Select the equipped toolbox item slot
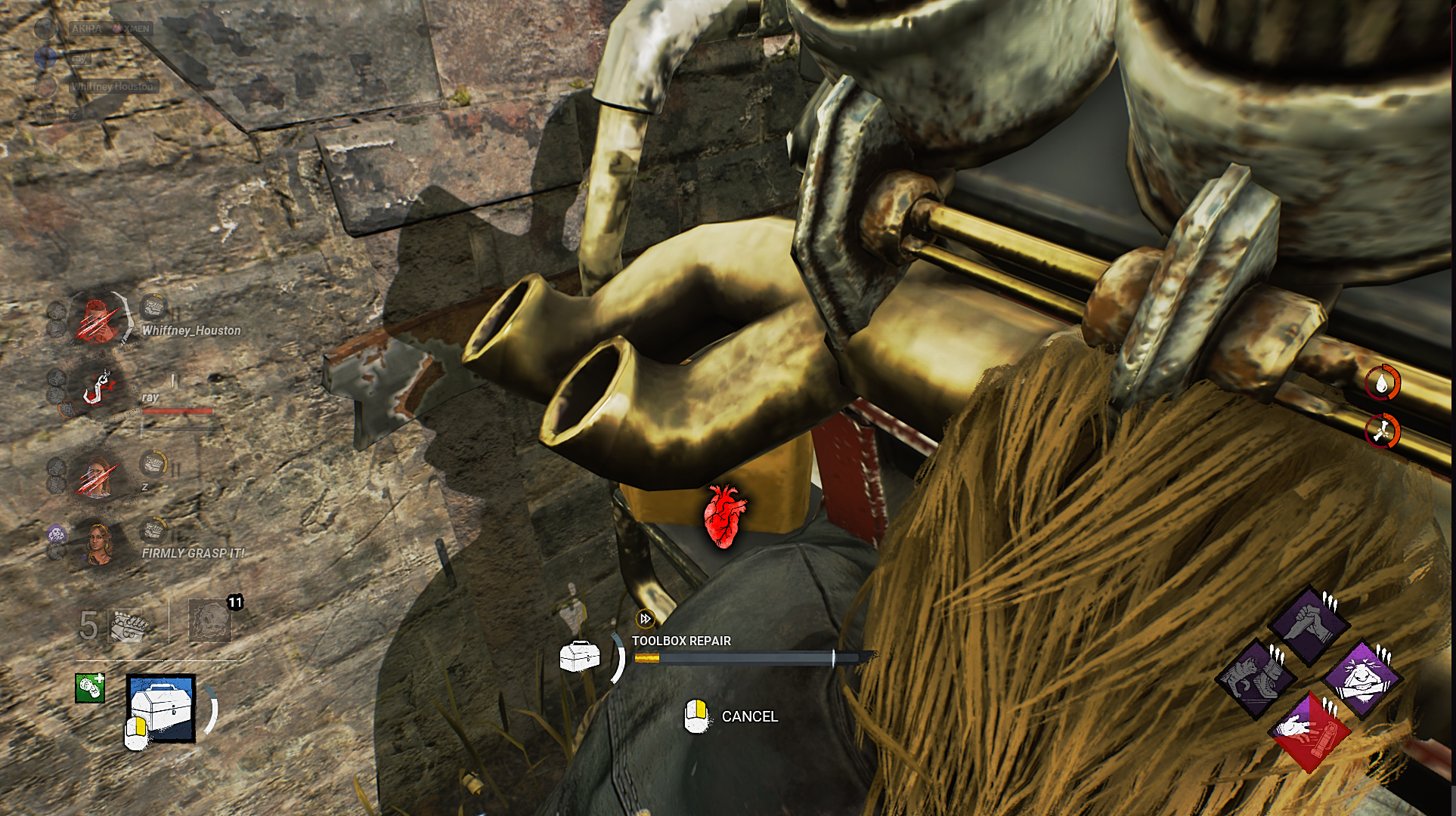The width and height of the screenshot is (1456, 816). click(x=162, y=708)
